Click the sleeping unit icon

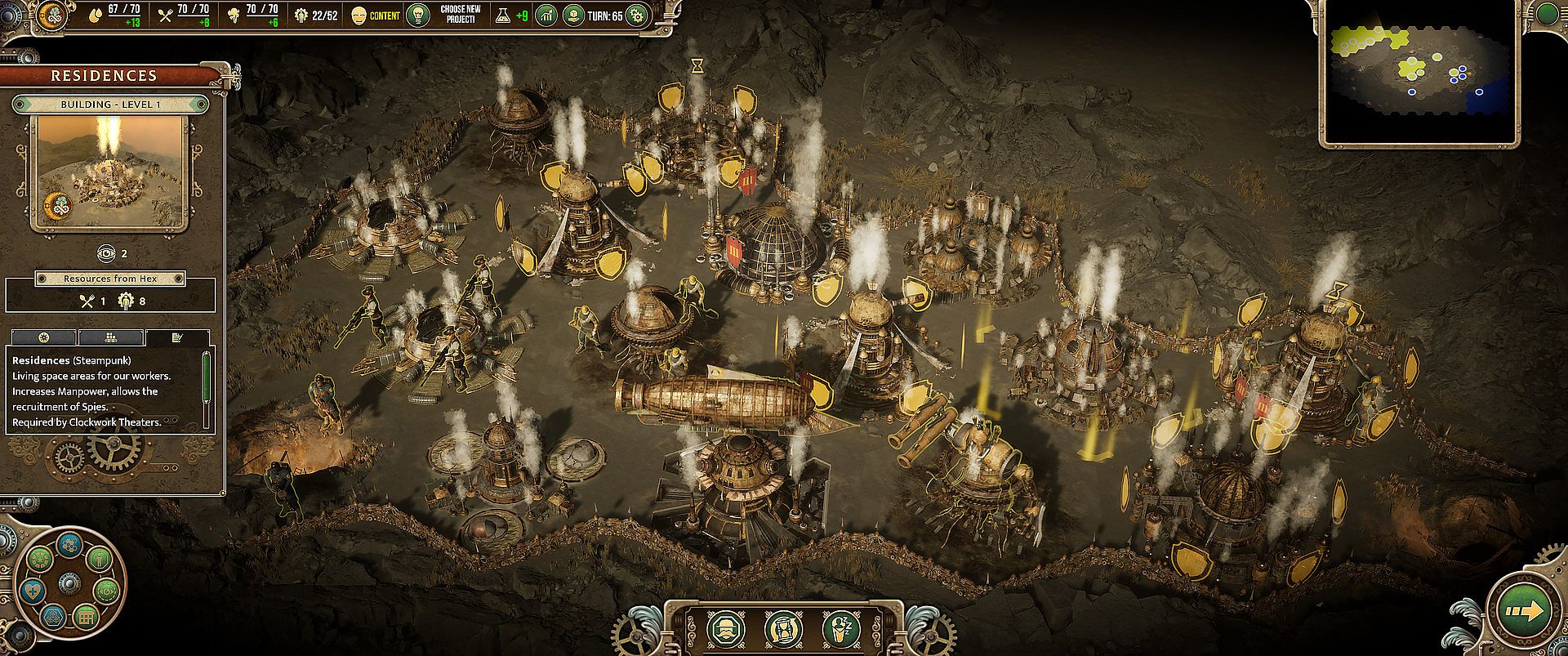click(x=840, y=629)
